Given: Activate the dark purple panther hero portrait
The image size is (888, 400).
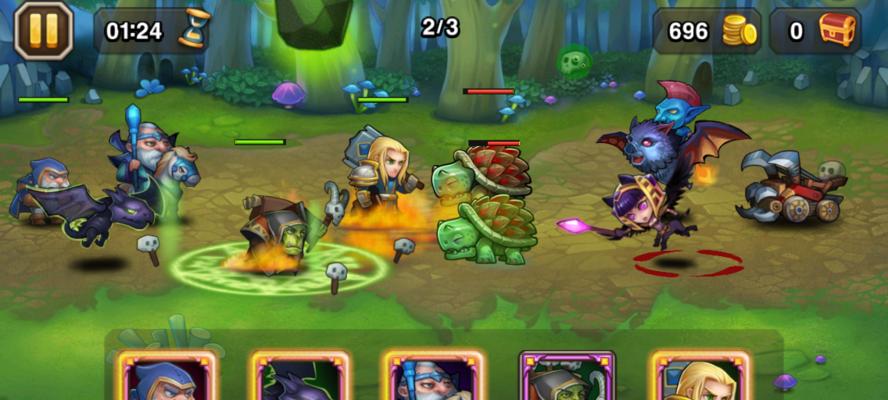Looking at the screenshot, I should [x=299, y=378].
